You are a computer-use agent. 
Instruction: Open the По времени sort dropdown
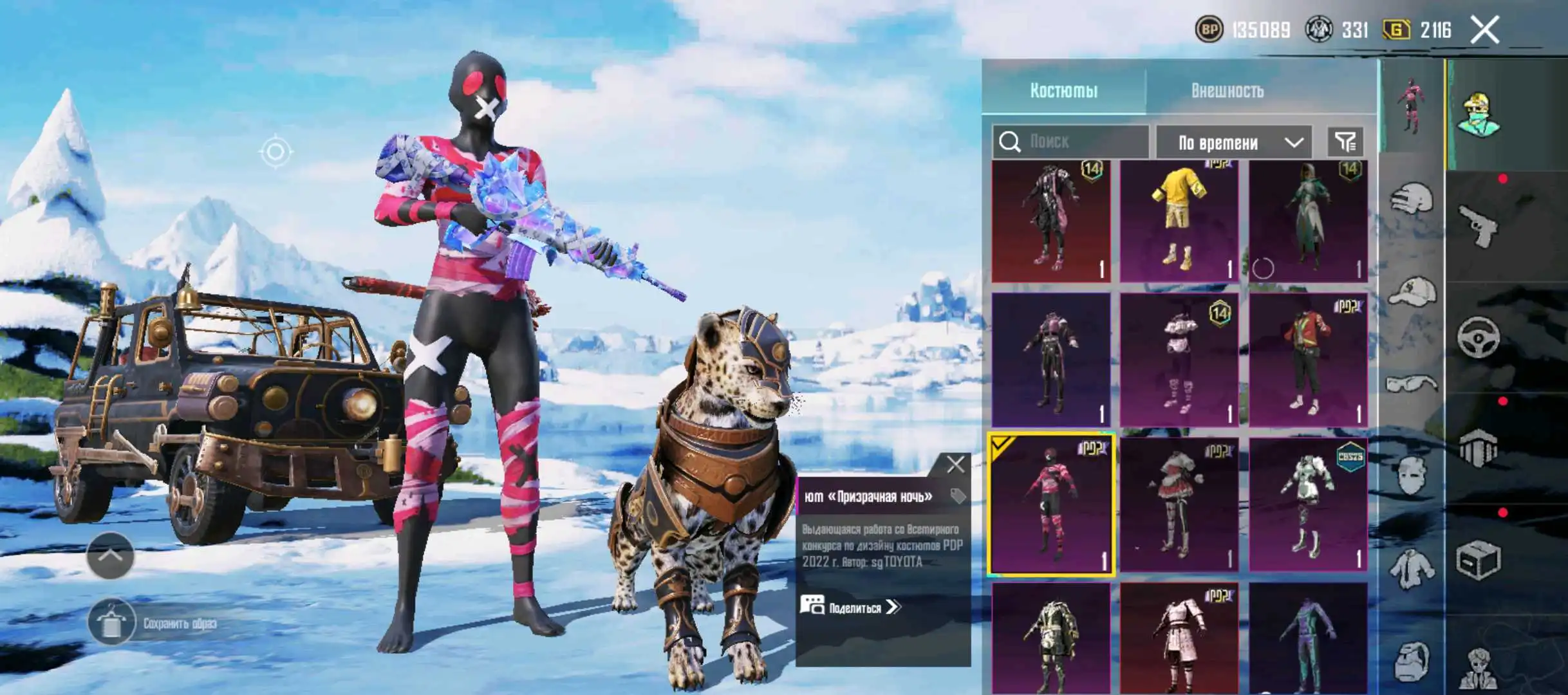coord(1233,142)
